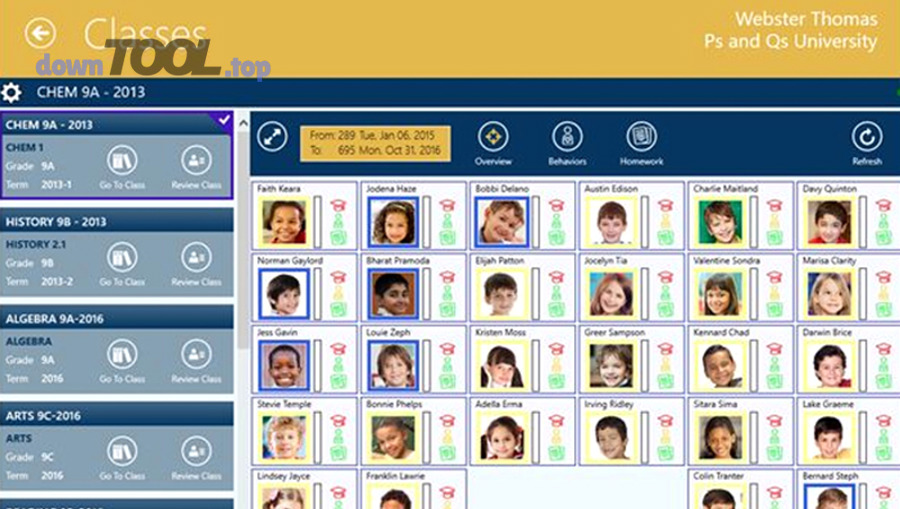Select student Irving Ridley's photo
This screenshot has width=900, height=509.
[x=610, y=437]
